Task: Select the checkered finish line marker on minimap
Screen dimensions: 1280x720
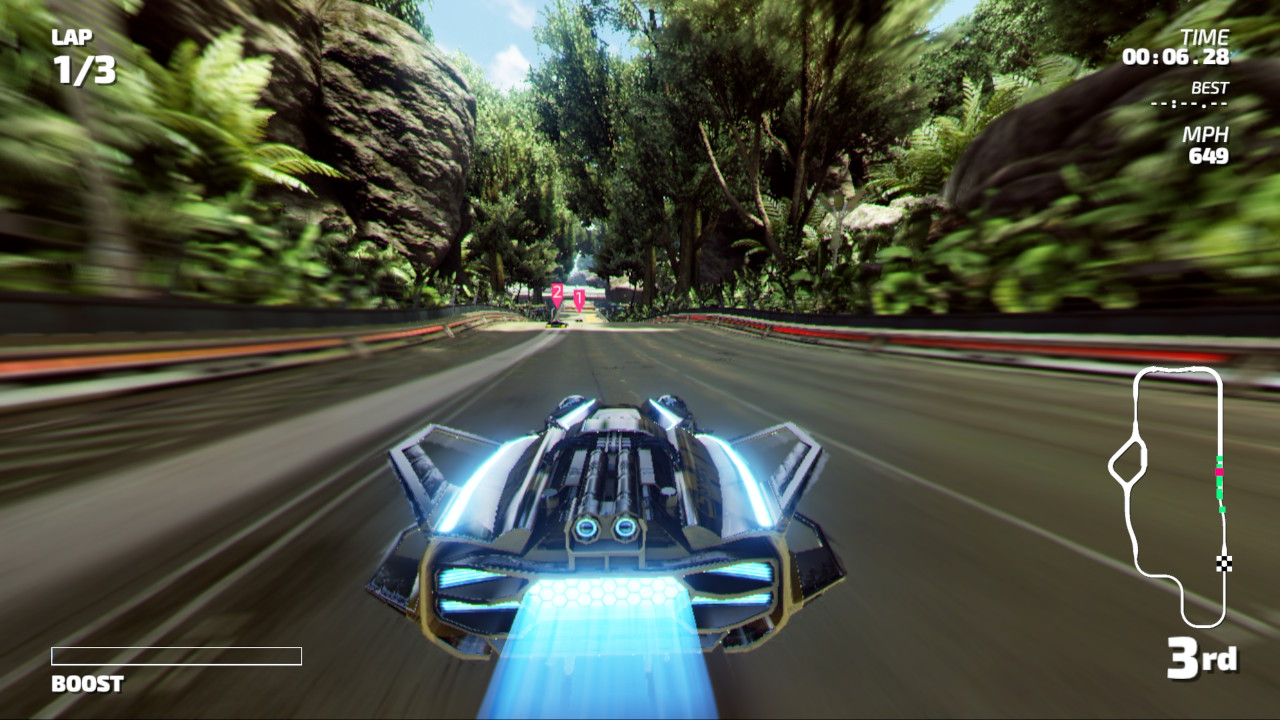Action: (x=1224, y=562)
